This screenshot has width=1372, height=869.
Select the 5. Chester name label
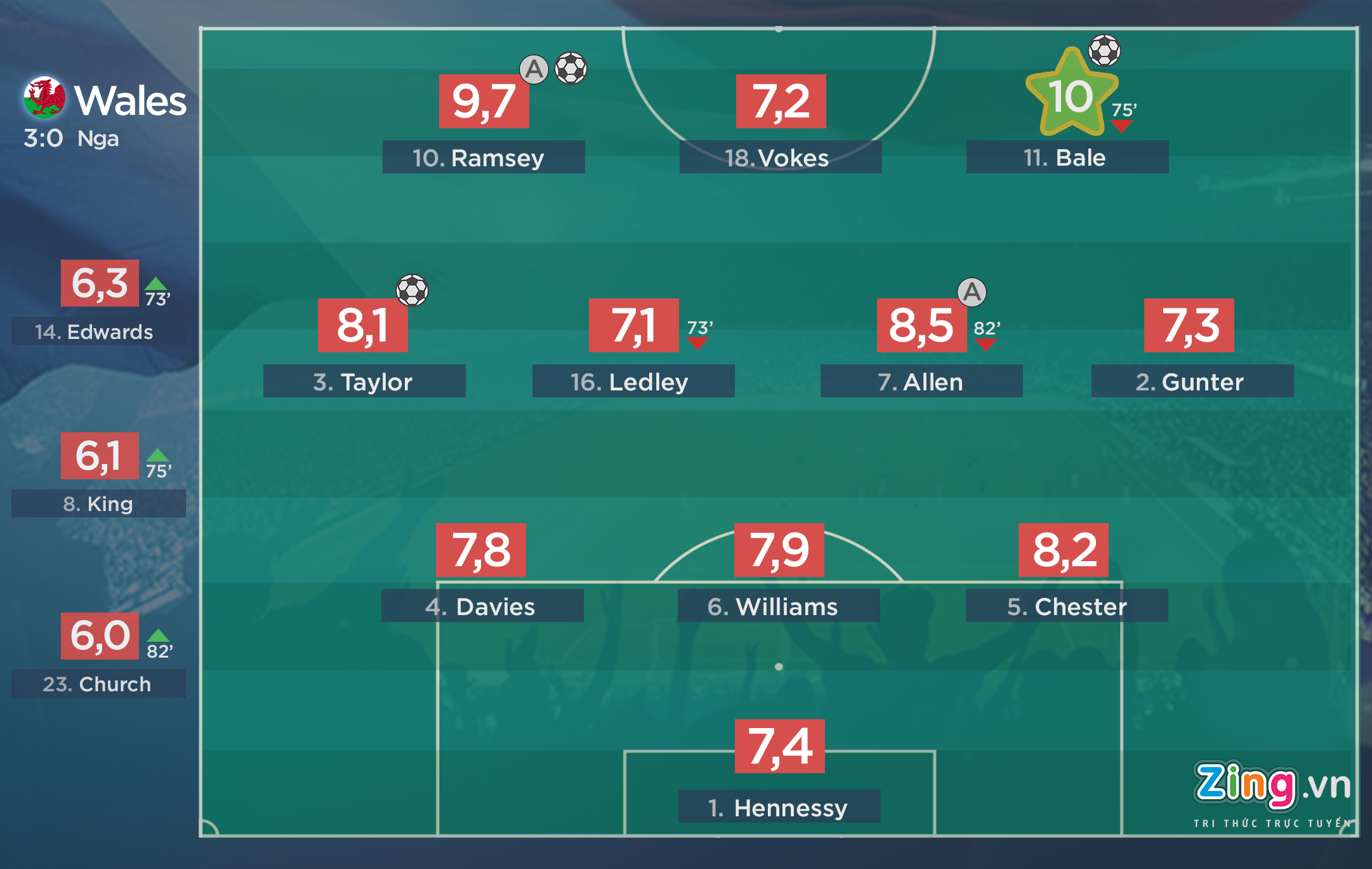[x=1066, y=606]
